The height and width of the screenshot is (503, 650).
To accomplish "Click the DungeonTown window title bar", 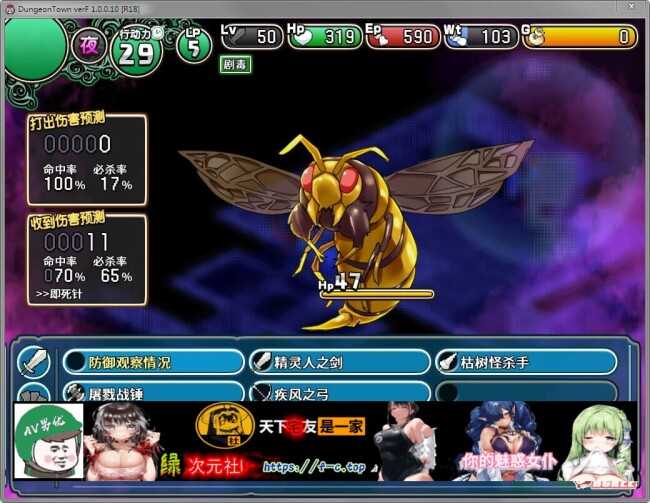I will click(x=300, y=8).
